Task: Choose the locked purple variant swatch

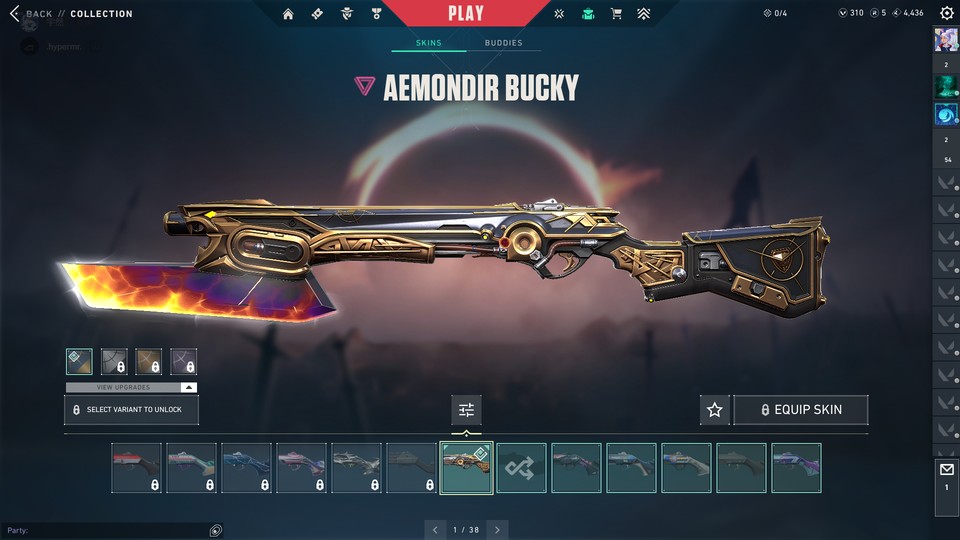Action: [184, 361]
